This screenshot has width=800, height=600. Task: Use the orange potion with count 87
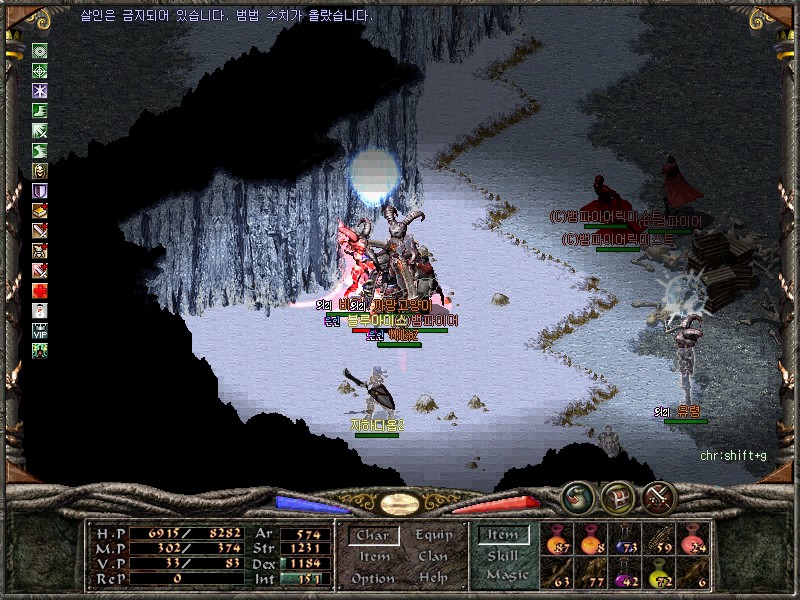click(559, 540)
